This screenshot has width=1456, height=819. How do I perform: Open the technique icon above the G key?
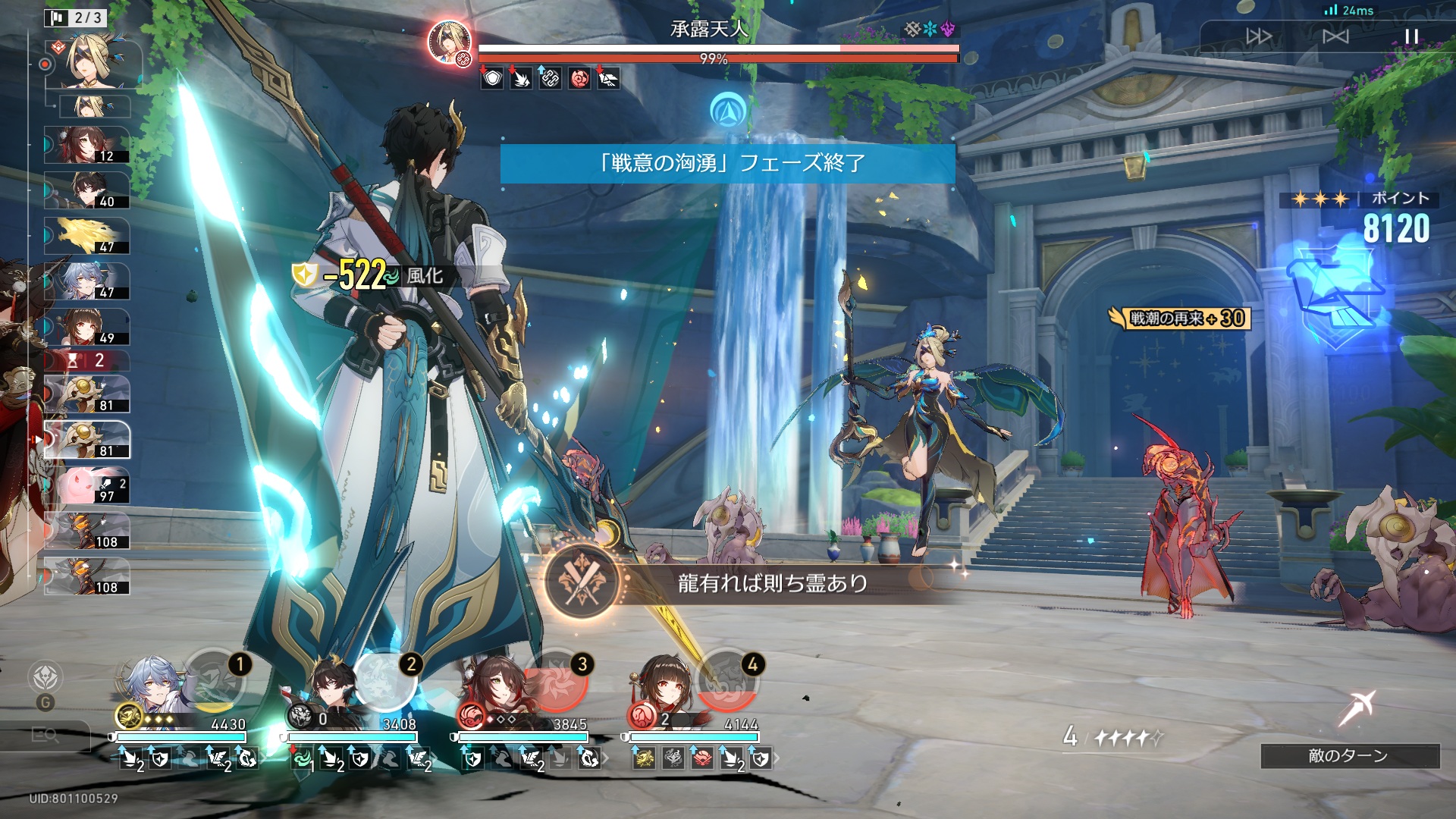(x=45, y=676)
